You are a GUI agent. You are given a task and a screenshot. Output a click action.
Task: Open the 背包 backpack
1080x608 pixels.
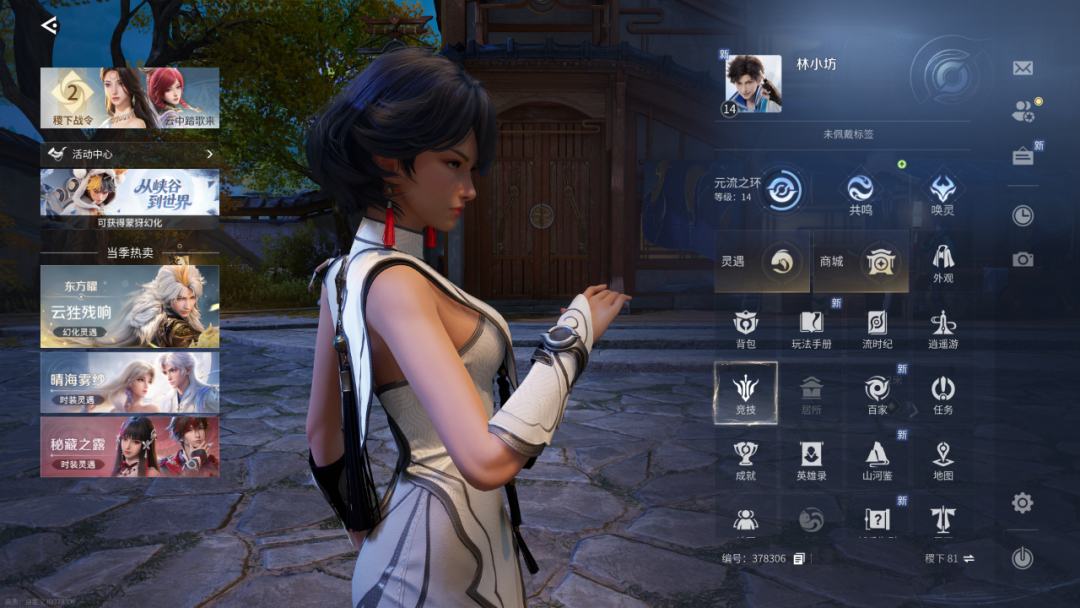tap(746, 328)
